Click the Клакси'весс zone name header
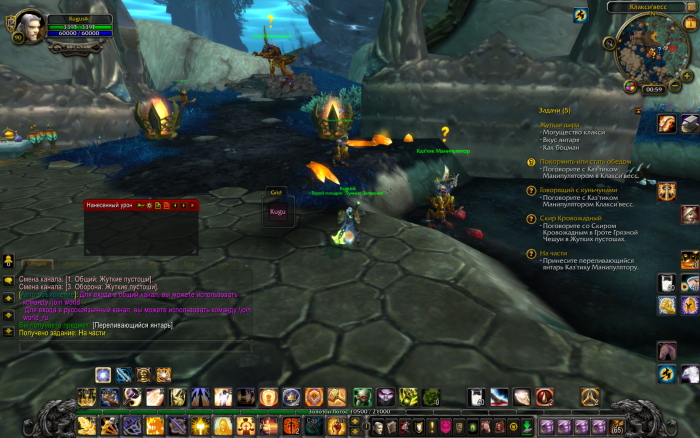This screenshot has width=700, height=438. (x=649, y=7)
